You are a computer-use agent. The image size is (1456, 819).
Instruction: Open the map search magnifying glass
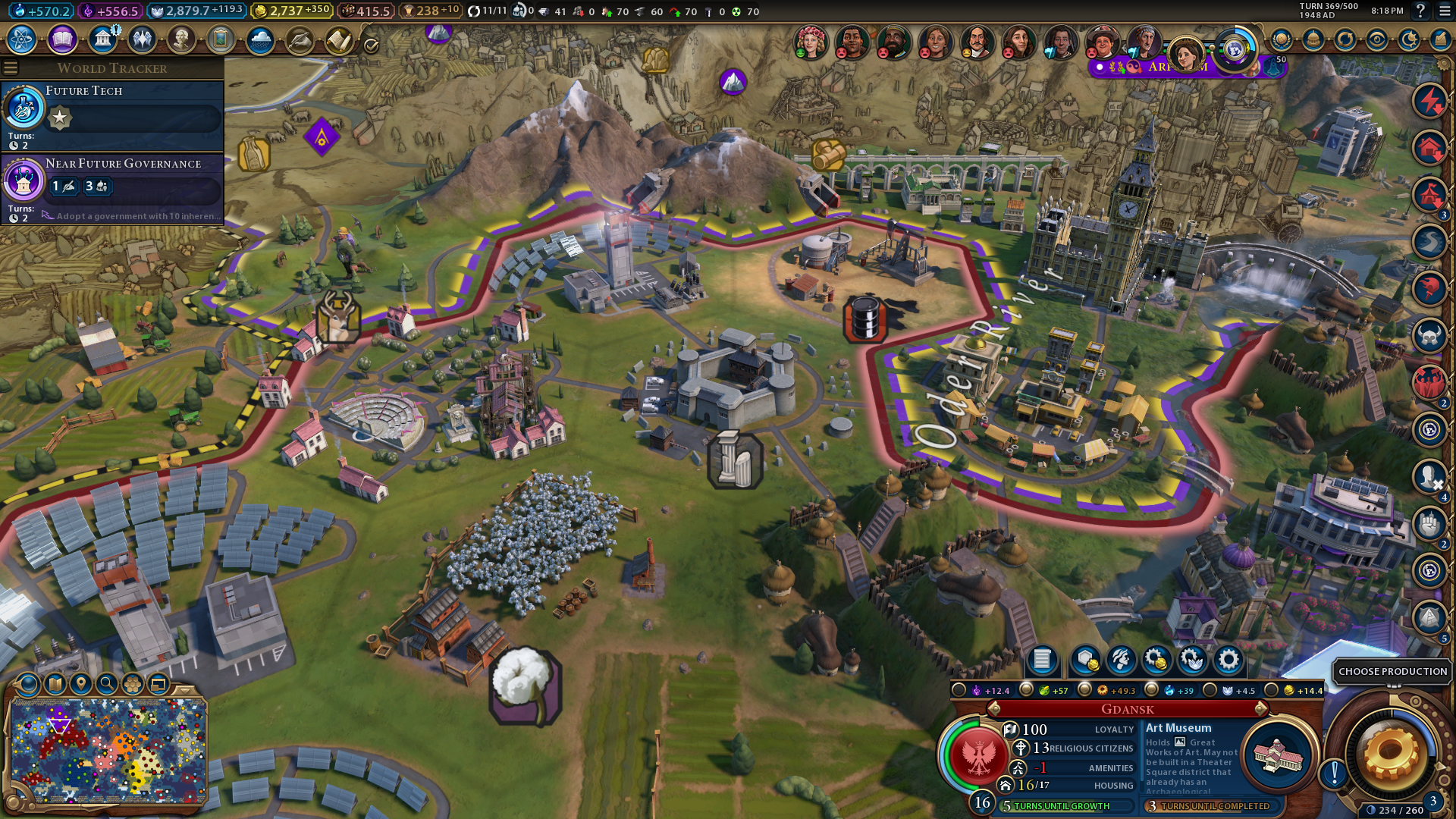point(107,684)
